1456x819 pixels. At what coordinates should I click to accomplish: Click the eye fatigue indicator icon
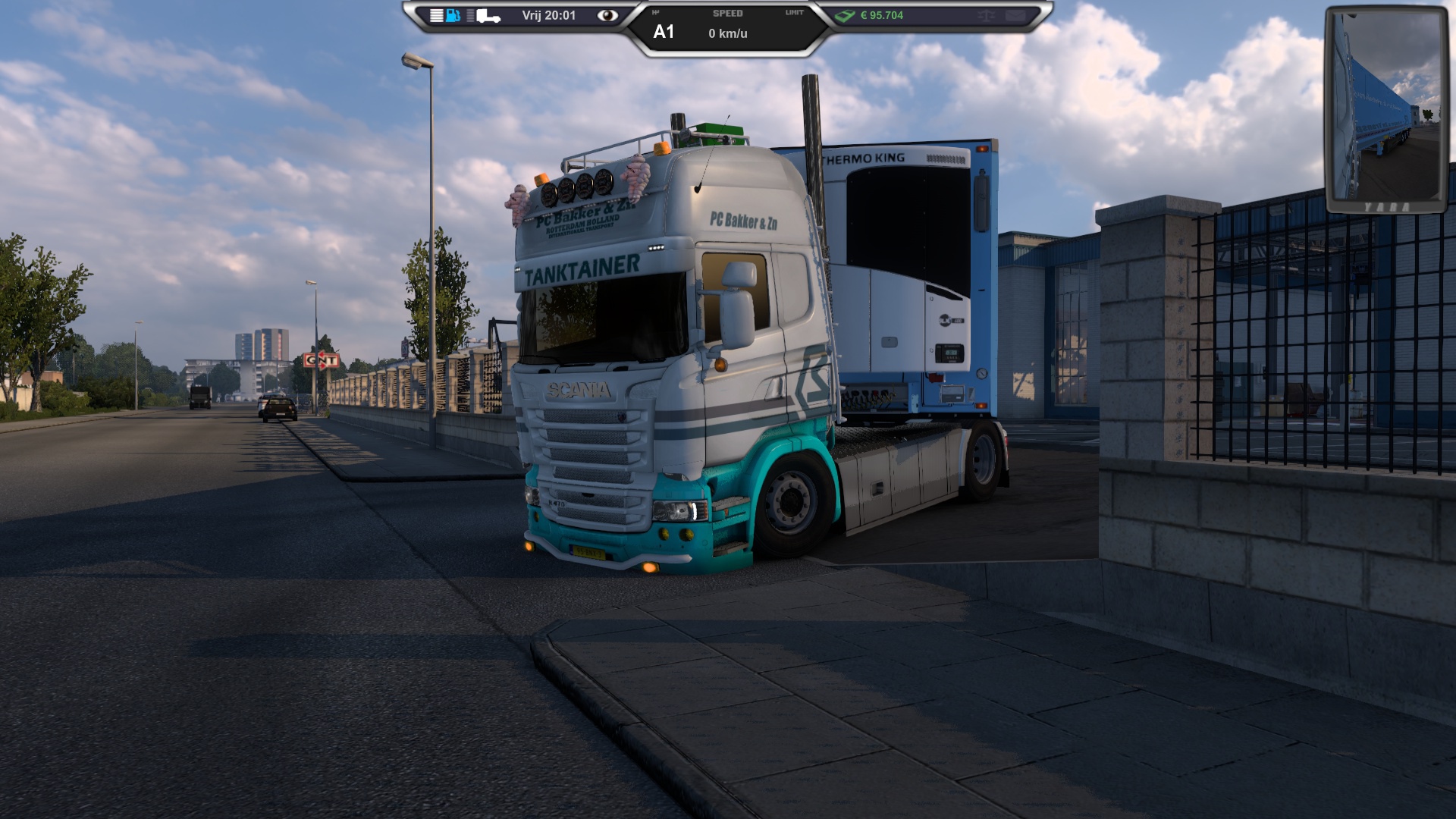click(x=607, y=15)
